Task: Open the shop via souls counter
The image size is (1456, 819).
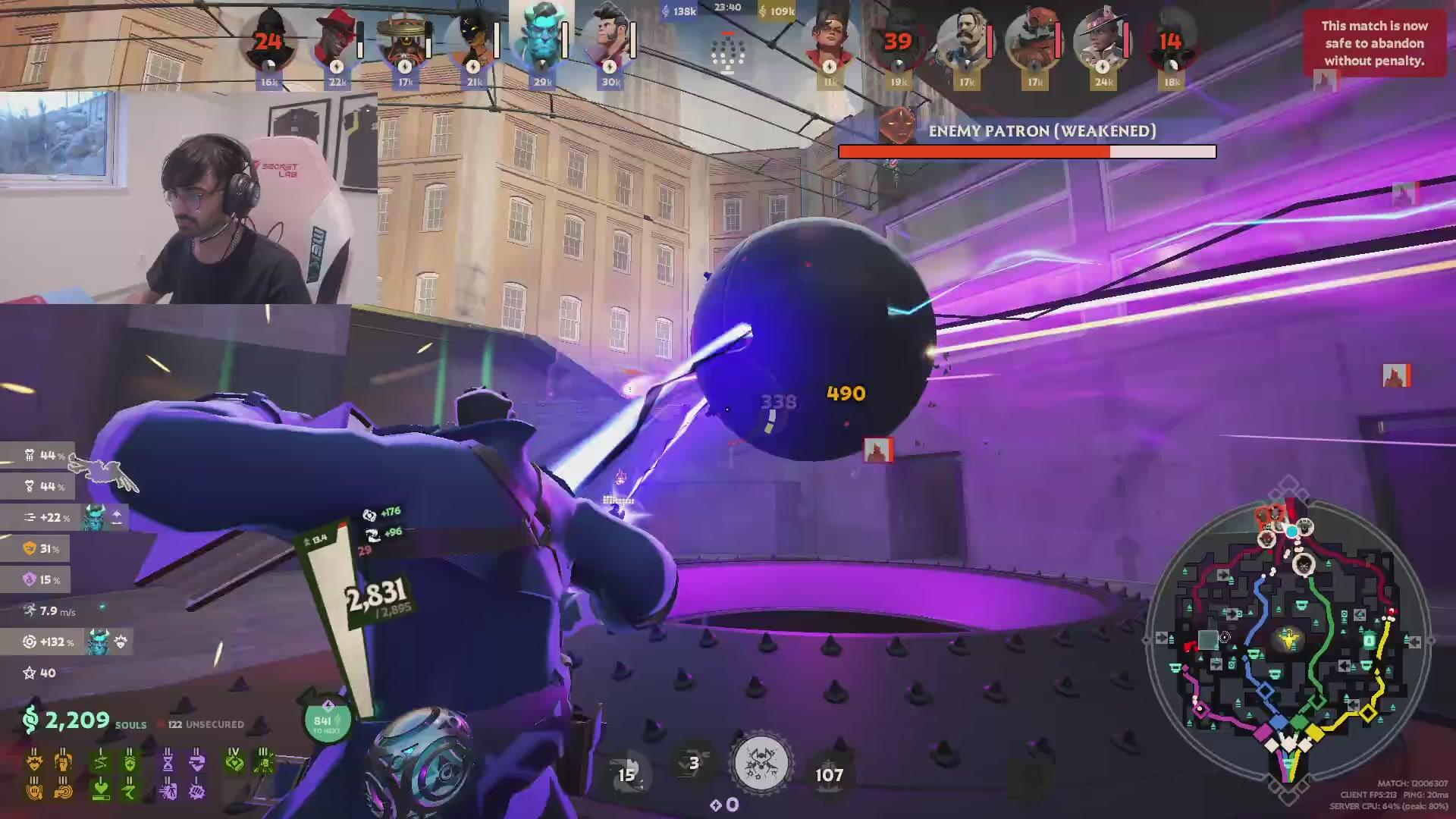Action: (x=76, y=720)
